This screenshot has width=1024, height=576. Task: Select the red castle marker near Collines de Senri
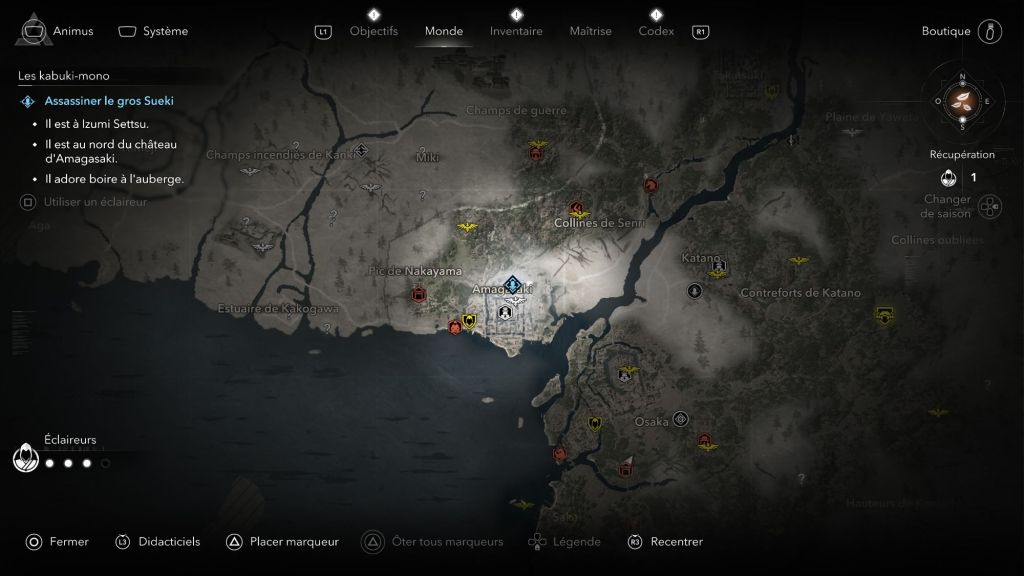tap(576, 209)
